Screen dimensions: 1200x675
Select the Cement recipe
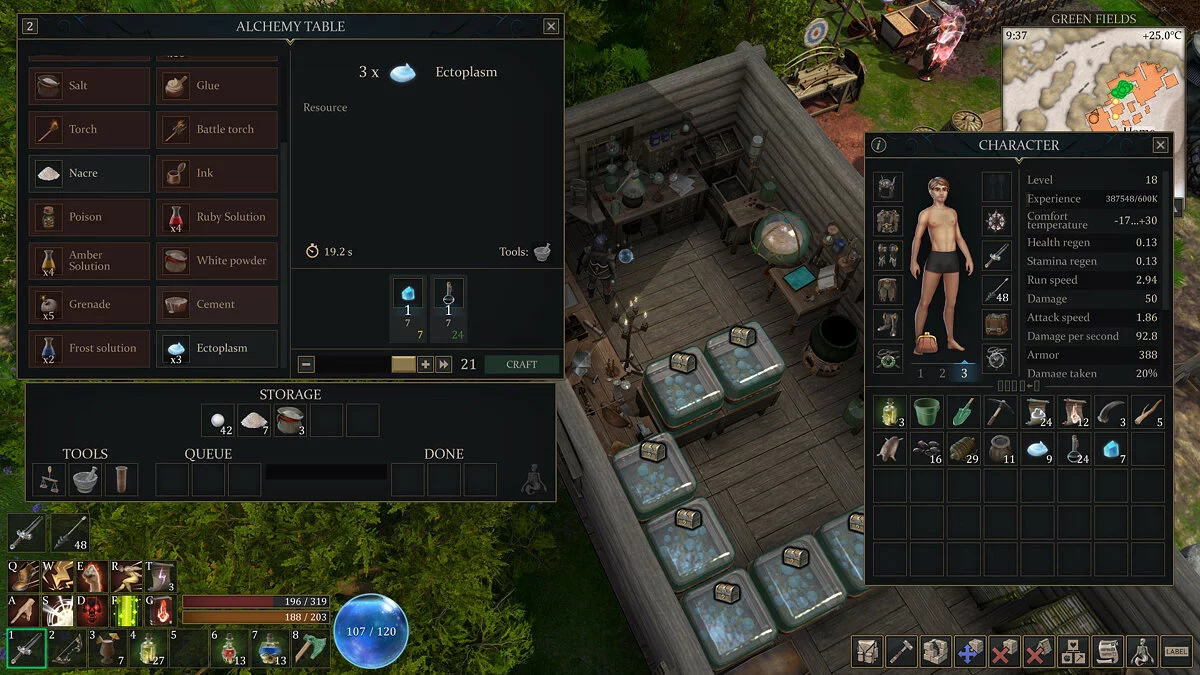217,304
